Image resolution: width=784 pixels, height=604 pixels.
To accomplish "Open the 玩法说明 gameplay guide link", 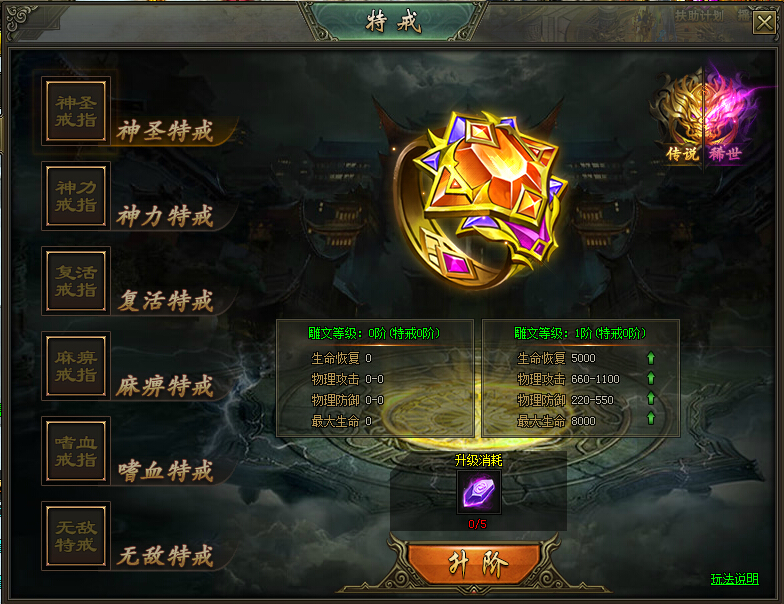I will point(734,579).
